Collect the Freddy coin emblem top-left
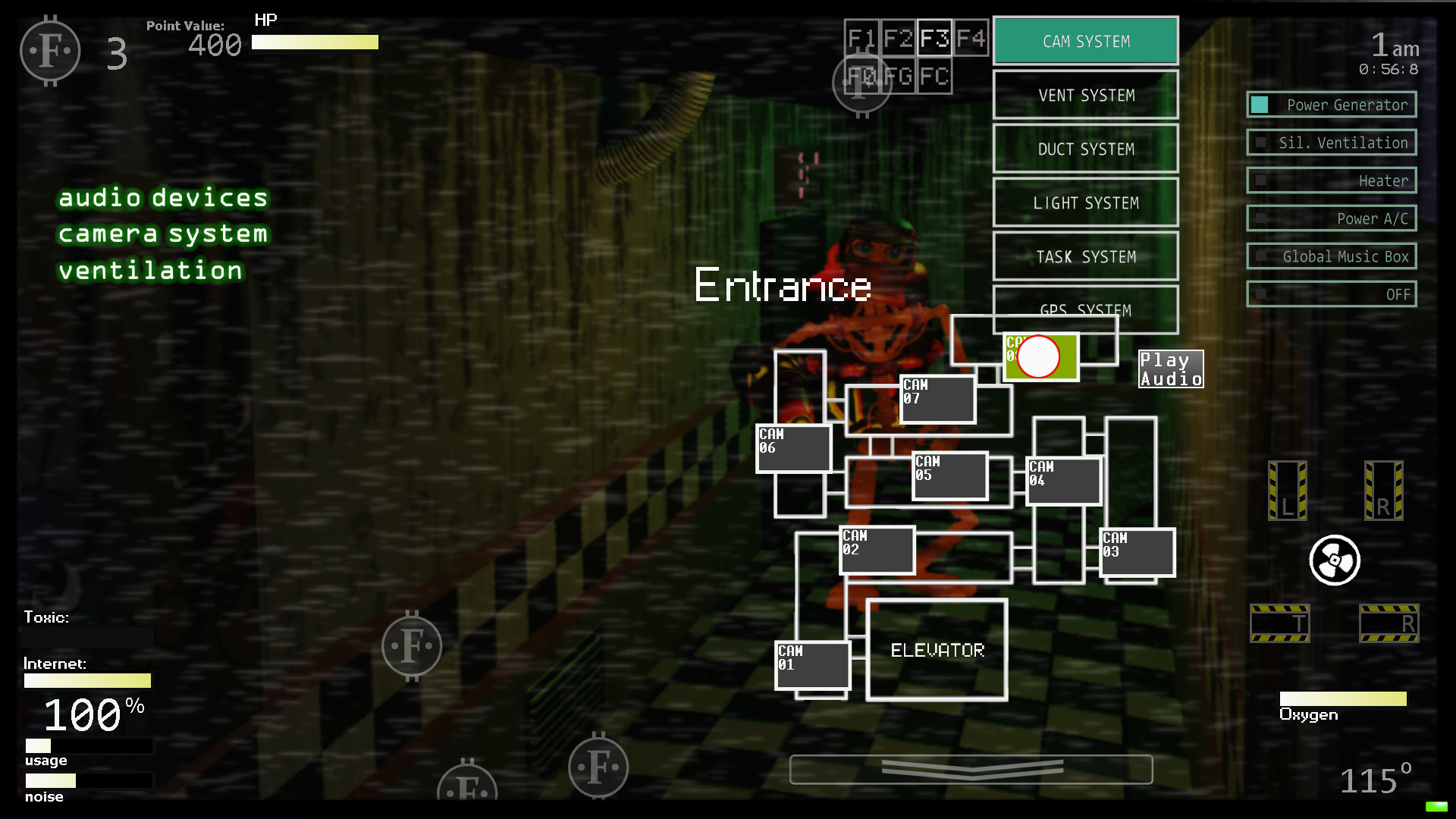The height and width of the screenshot is (819, 1456). click(x=50, y=51)
